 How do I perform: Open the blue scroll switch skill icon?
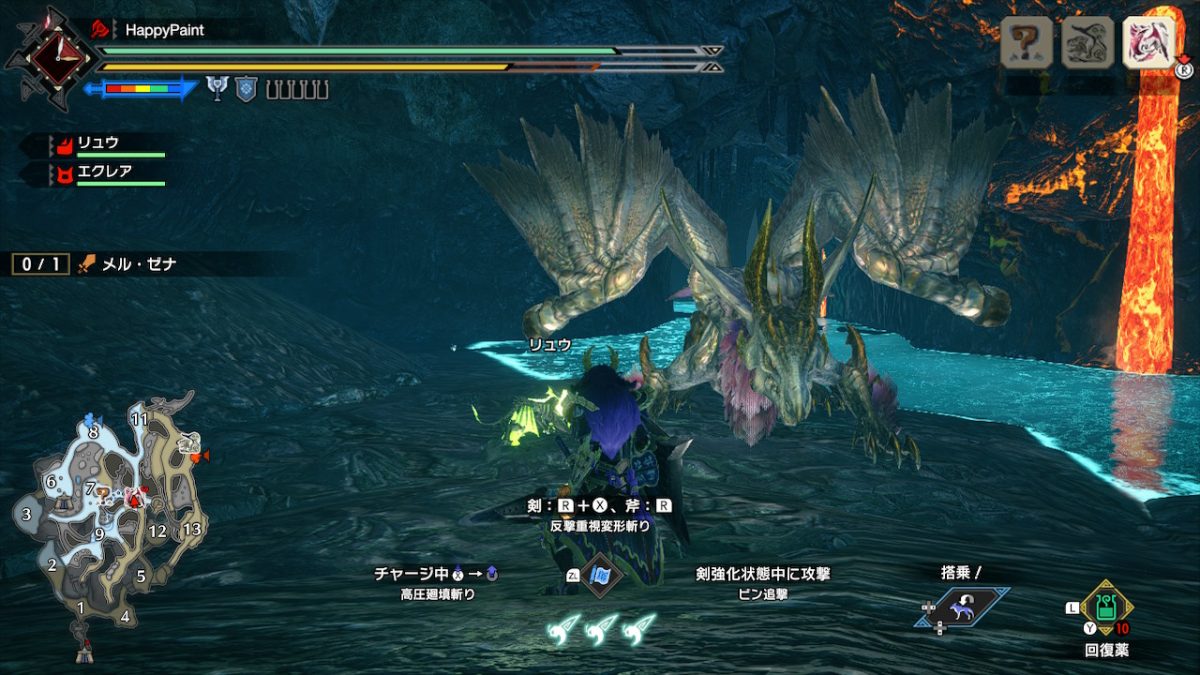600,576
